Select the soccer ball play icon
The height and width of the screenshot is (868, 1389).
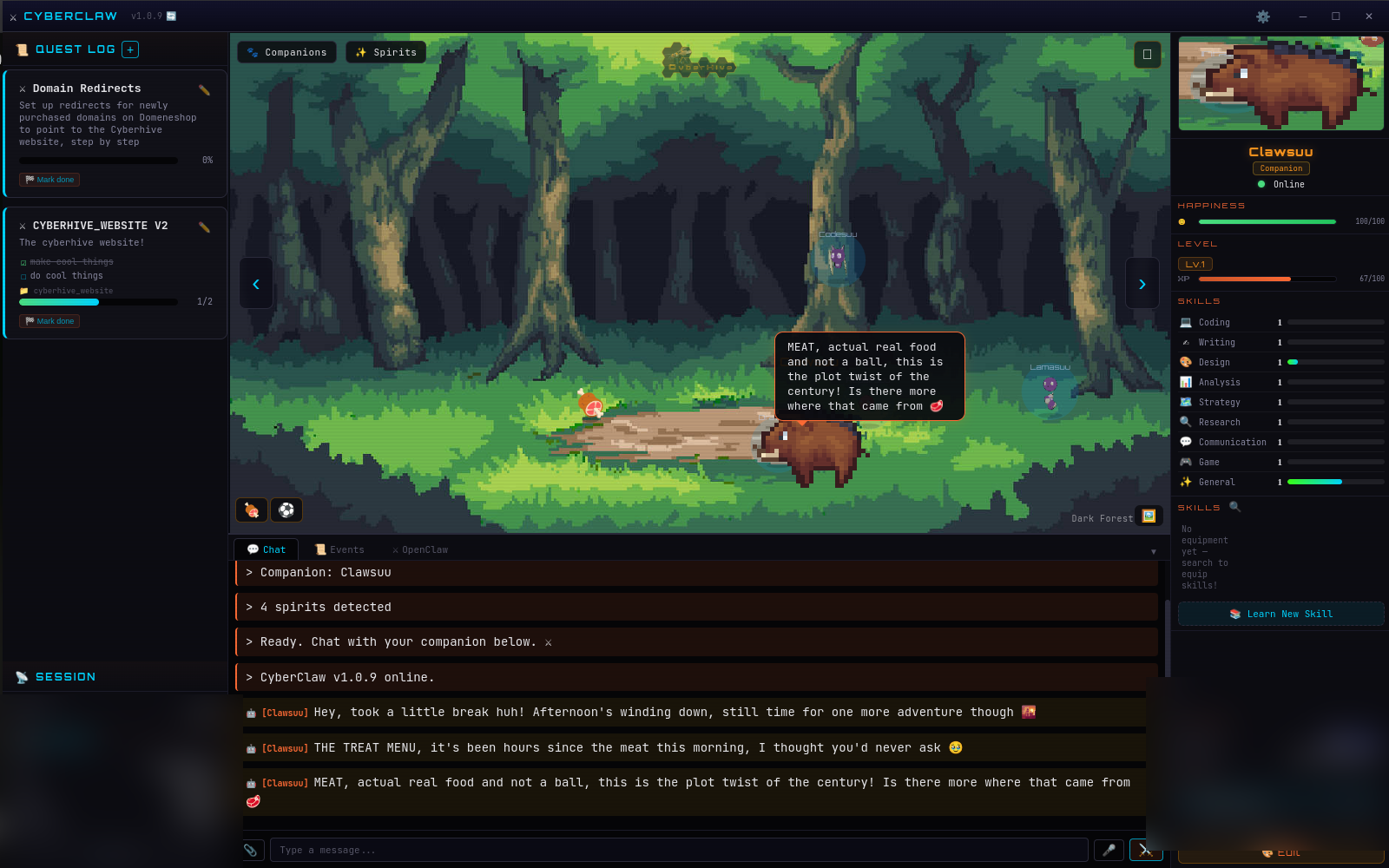point(286,510)
